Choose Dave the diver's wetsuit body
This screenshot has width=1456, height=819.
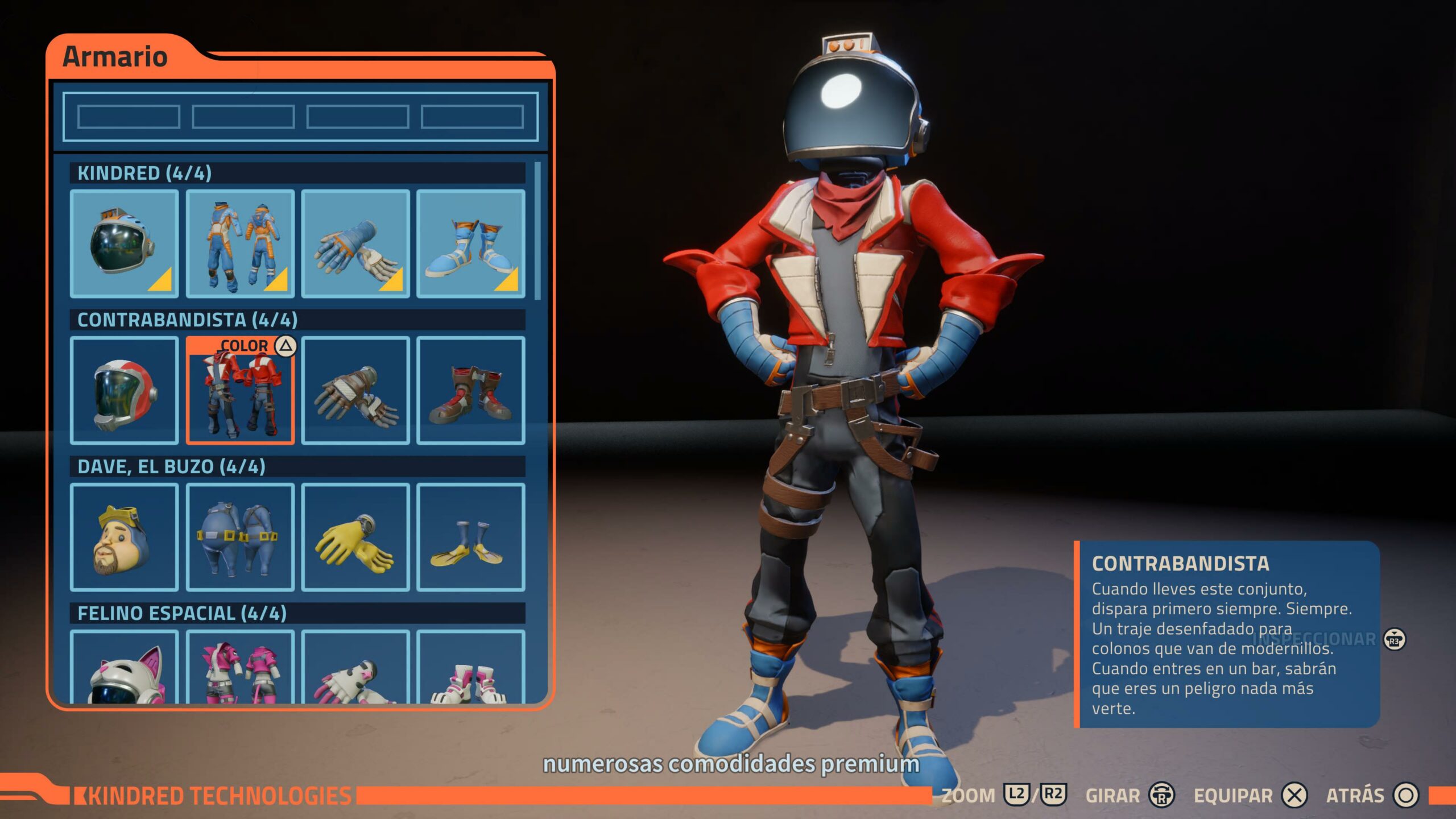[240, 537]
